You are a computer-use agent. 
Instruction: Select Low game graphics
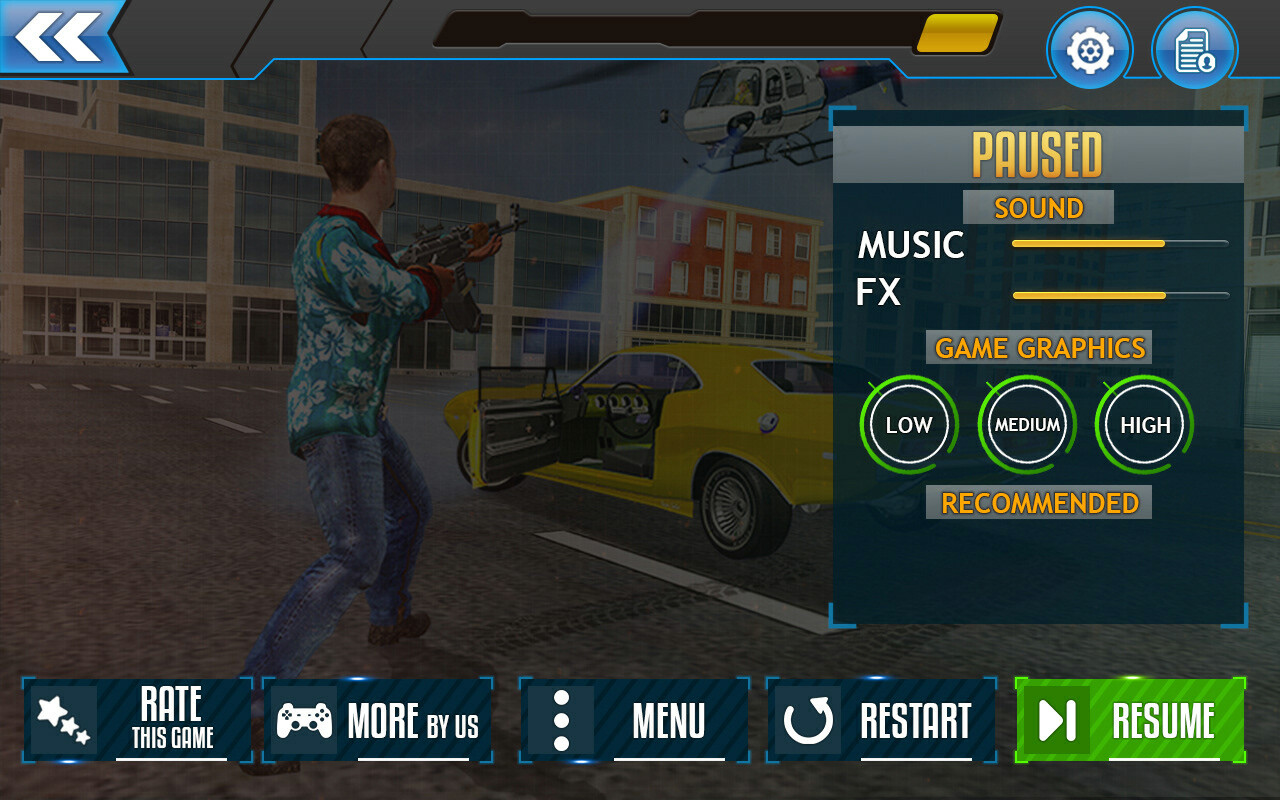point(908,425)
